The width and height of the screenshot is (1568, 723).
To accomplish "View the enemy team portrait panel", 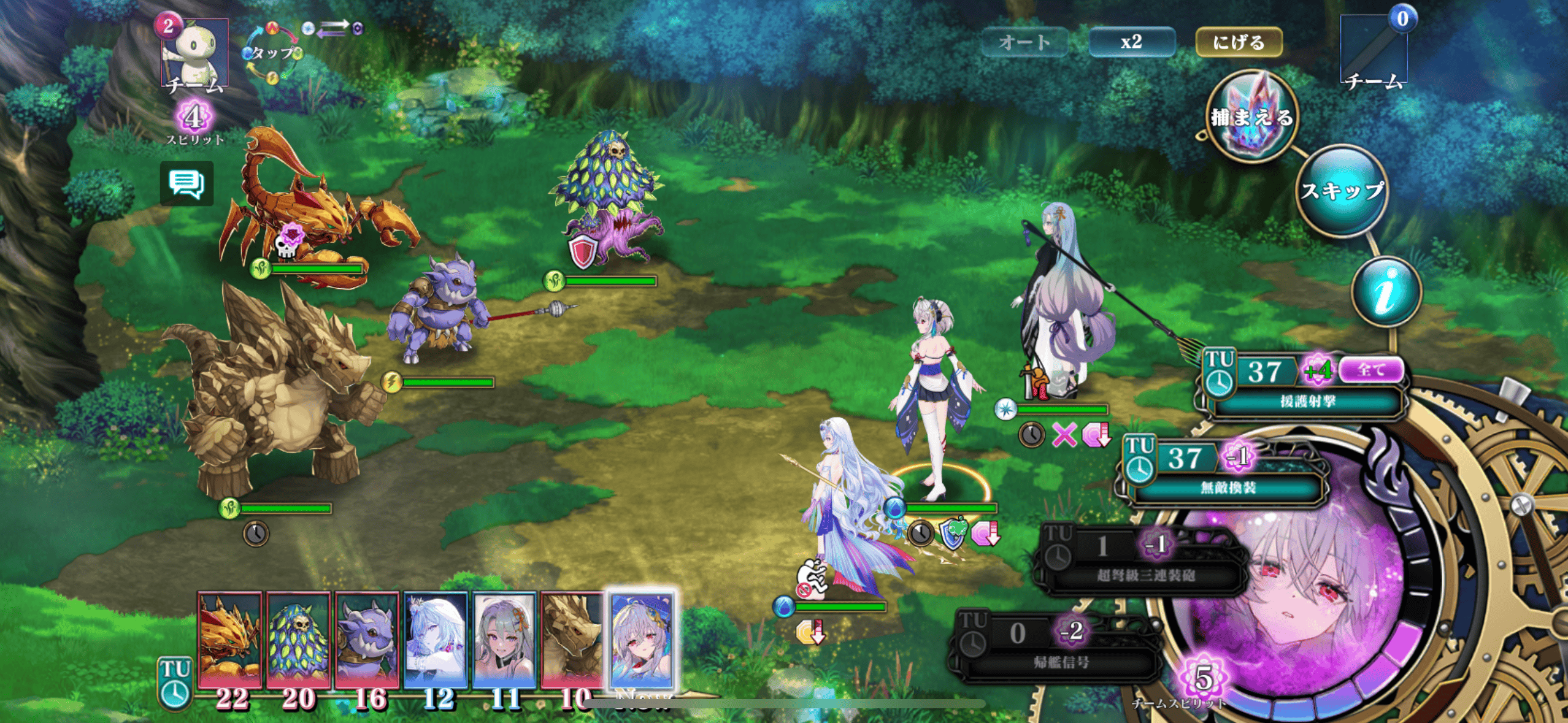I will point(194,52).
